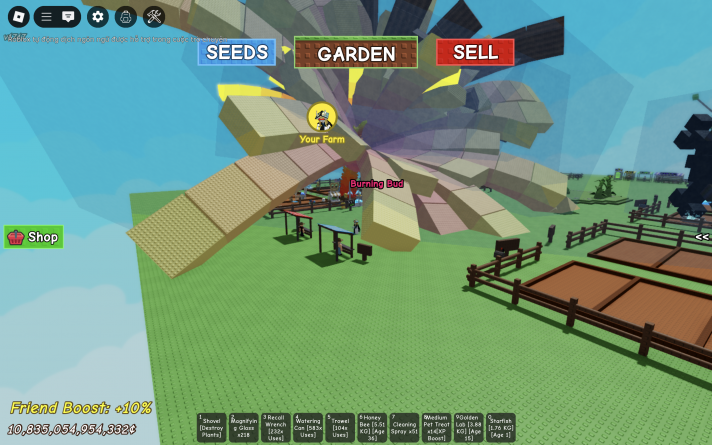Equip the Golden Lab pet slot
Image resolution: width=712 pixels, height=445 pixels.
point(468,427)
